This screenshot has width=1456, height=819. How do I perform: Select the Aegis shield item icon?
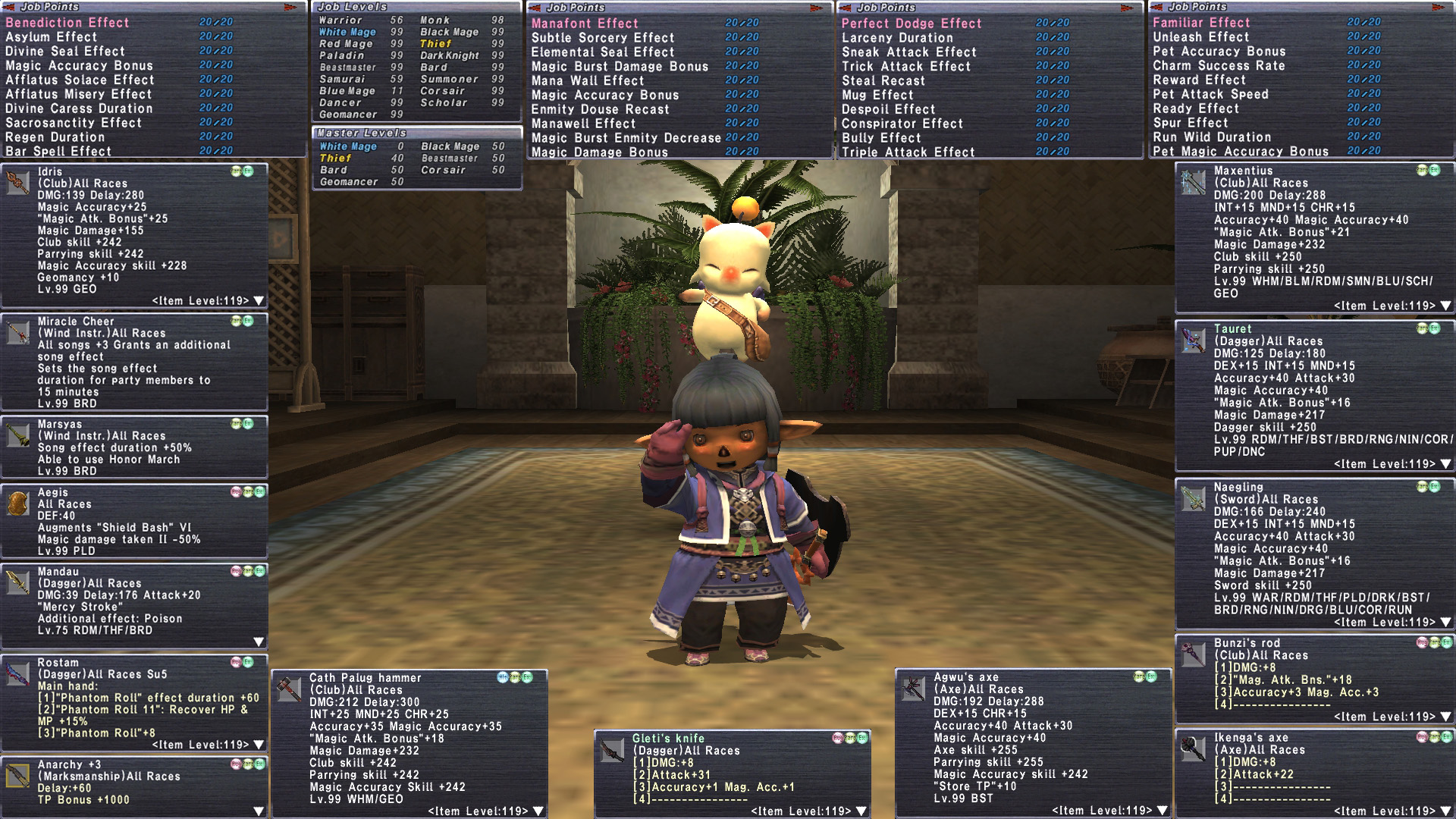[x=17, y=504]
